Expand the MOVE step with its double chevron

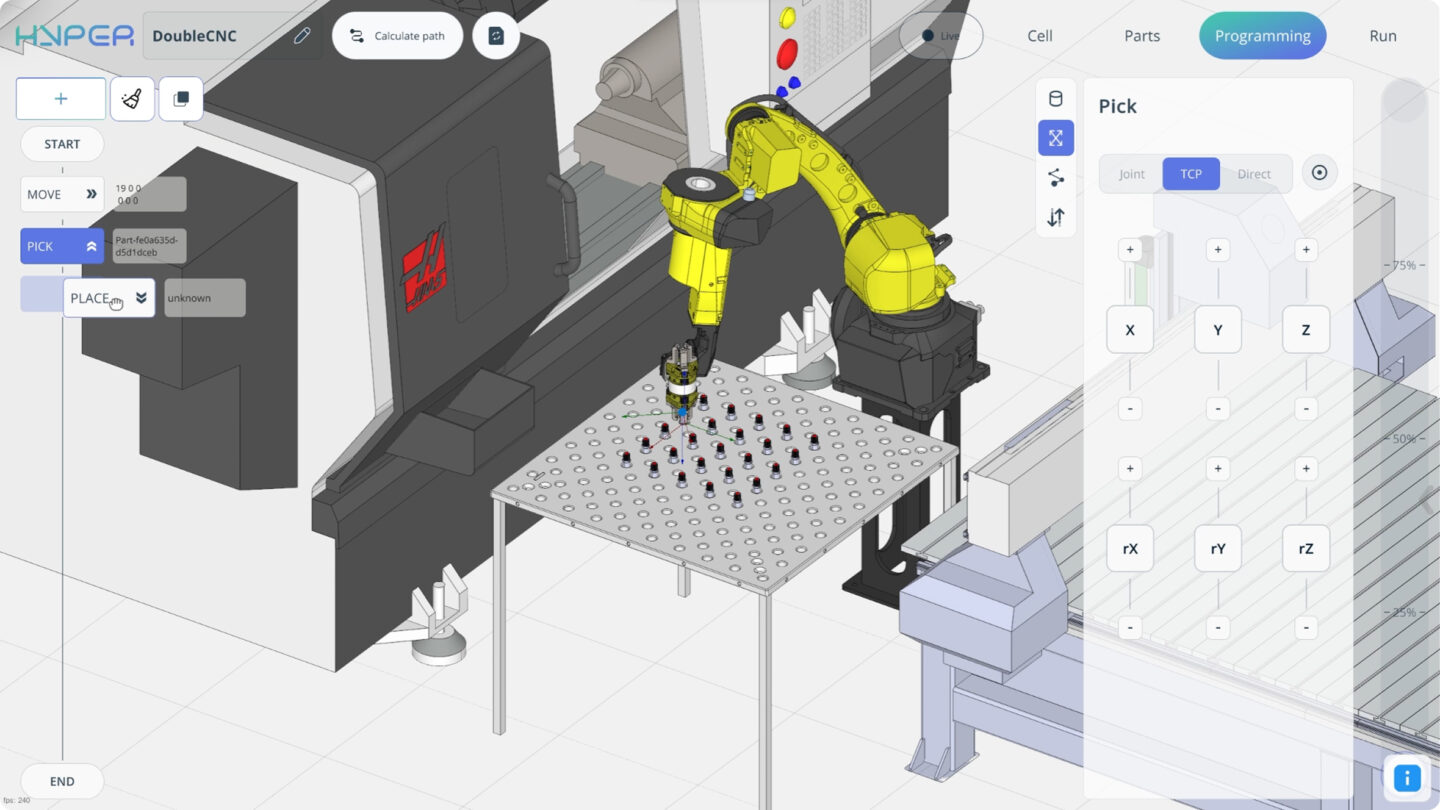coord(93,194)
